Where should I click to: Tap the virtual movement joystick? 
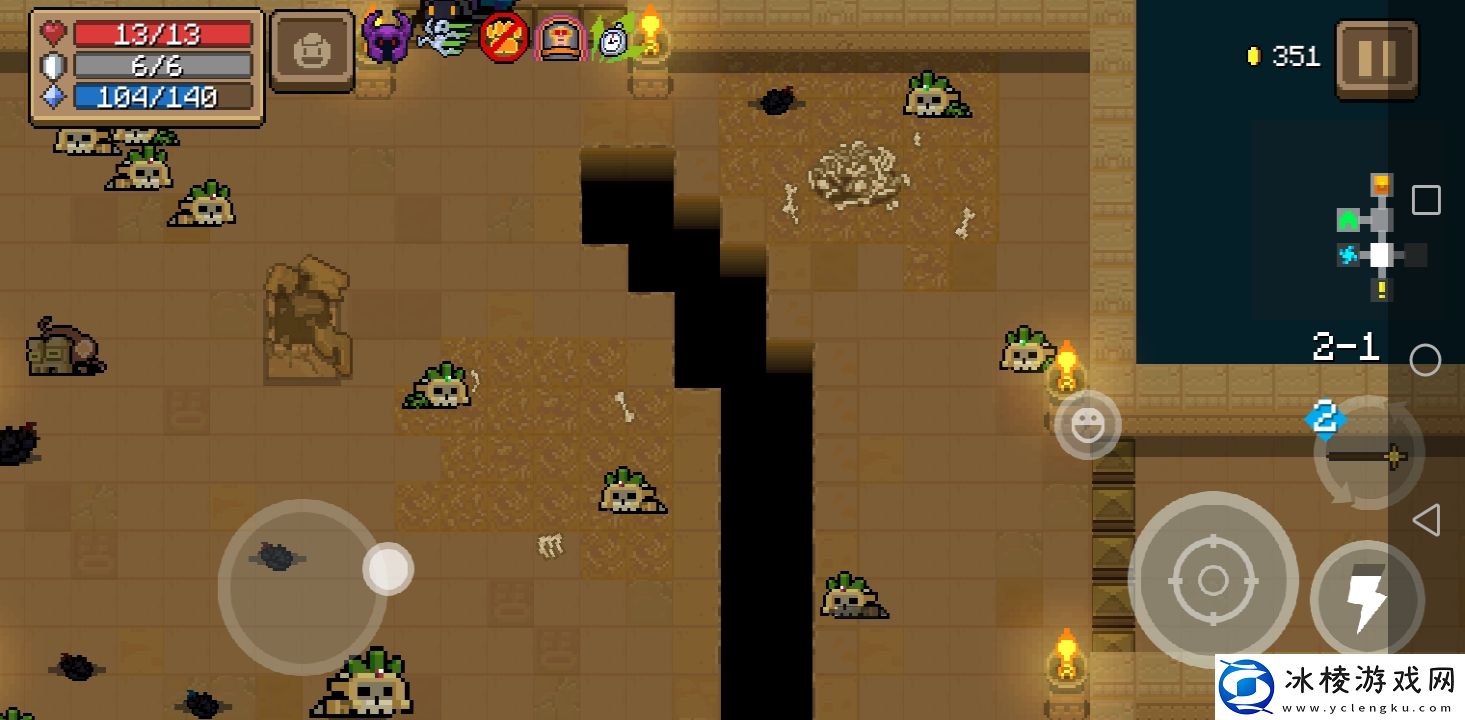pyautogui.click(x=302, y=587)
